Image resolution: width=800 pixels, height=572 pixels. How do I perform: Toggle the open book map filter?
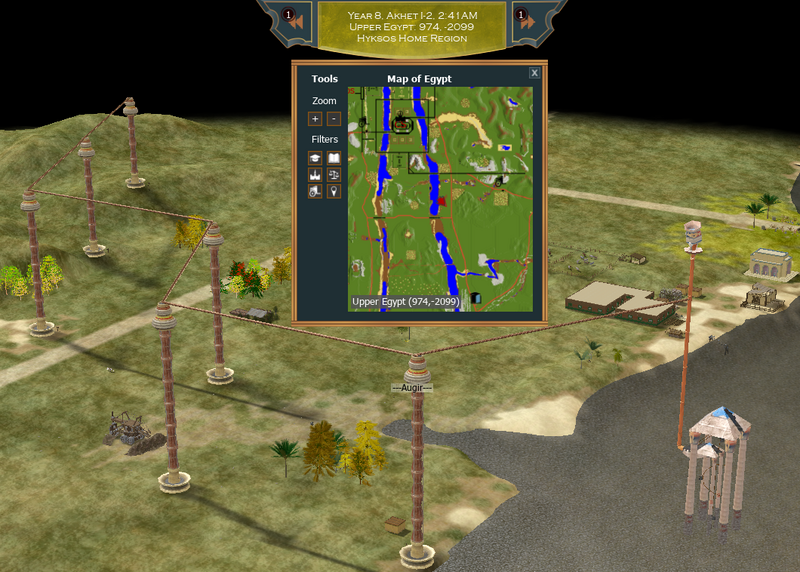[x=334, y=158]
